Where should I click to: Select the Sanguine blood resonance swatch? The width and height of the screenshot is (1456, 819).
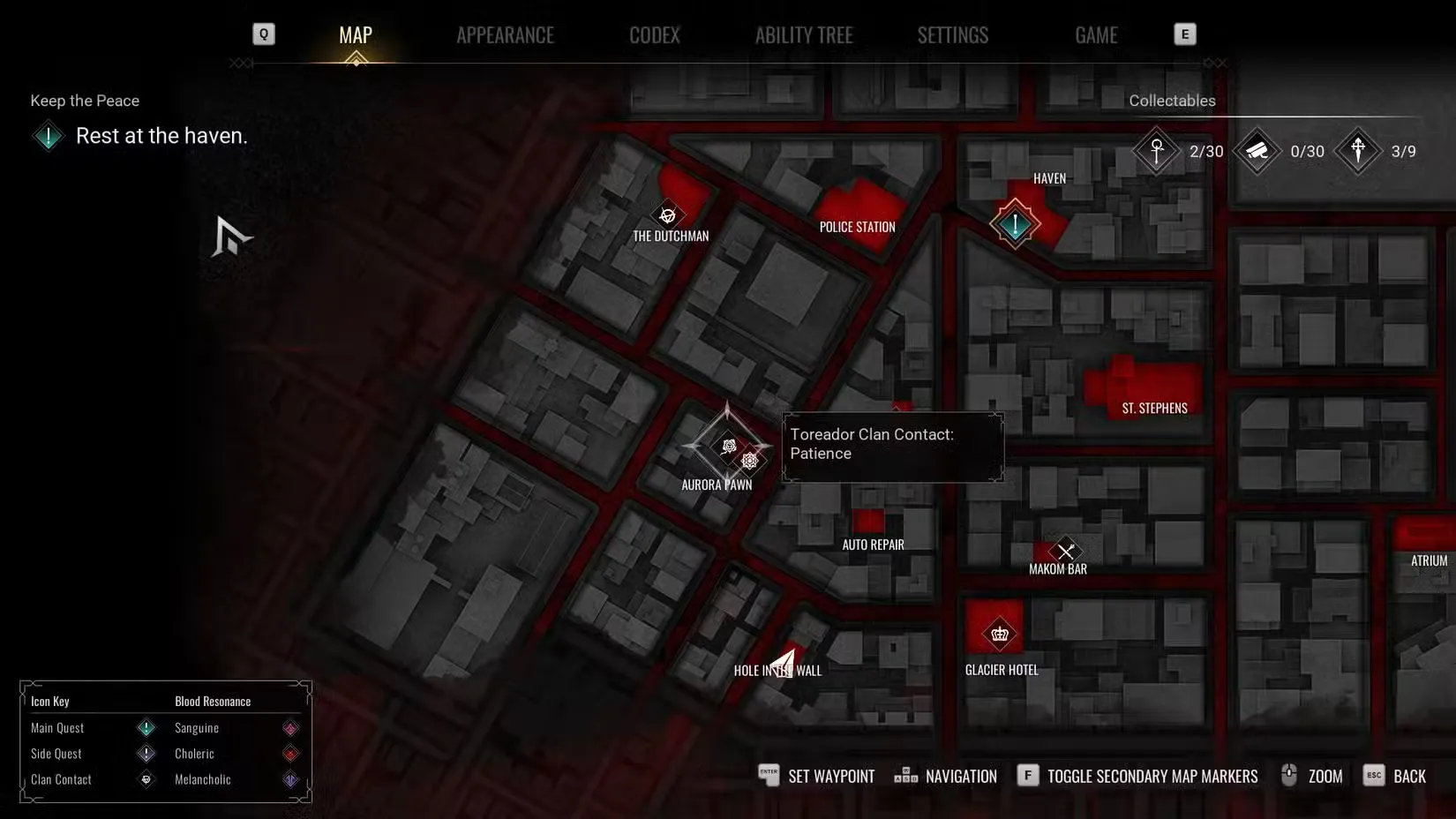(291, 728)
